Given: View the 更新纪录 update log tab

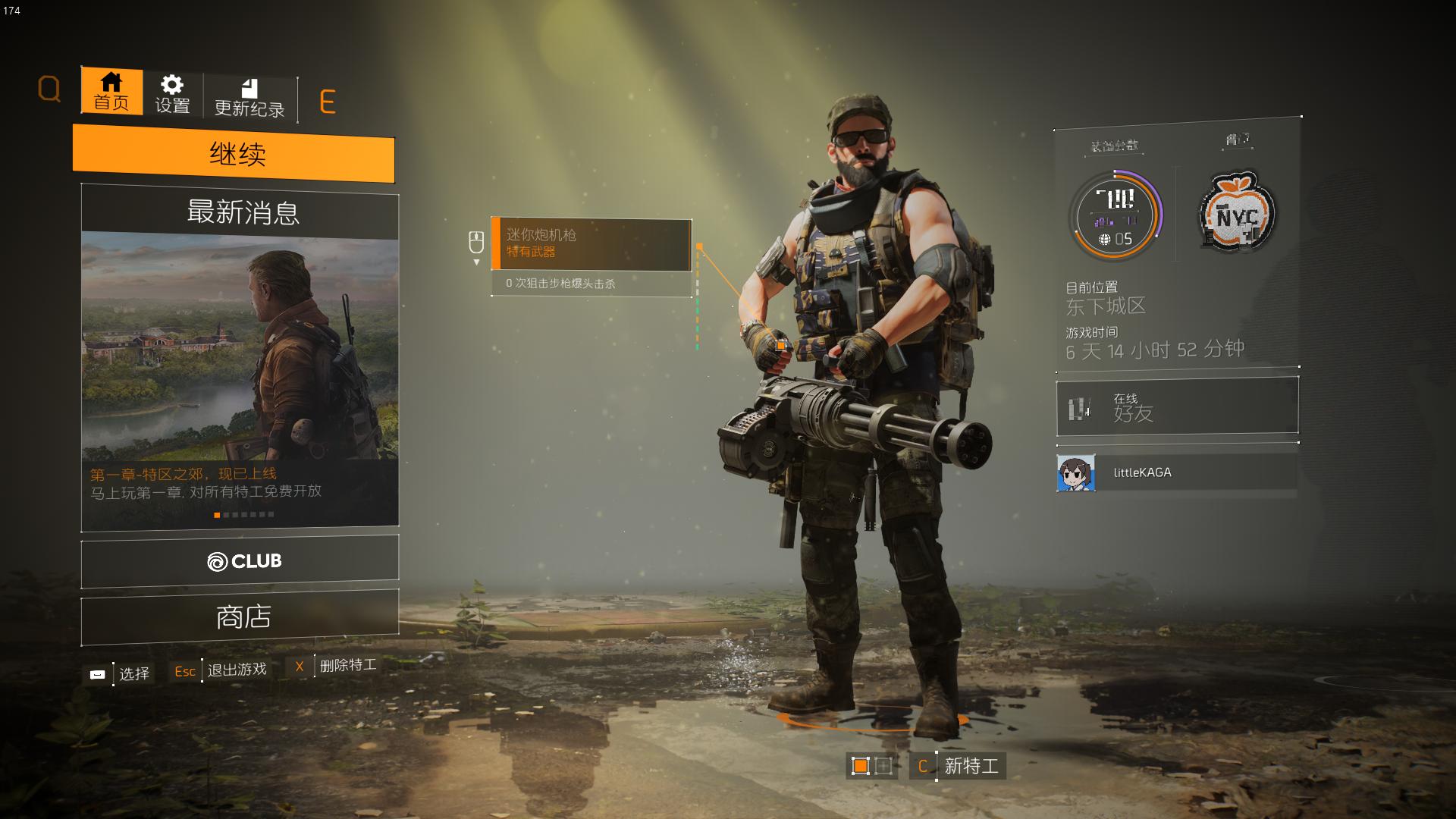Looking at the screenshot, I should tap(249, 99).
